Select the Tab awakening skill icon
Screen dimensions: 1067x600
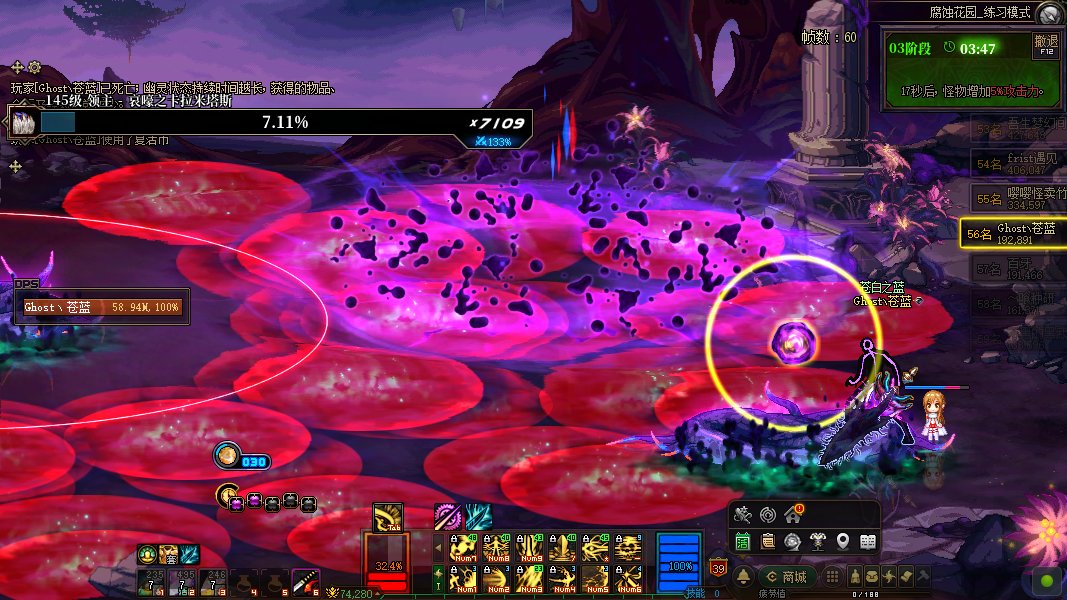(388, 517)
